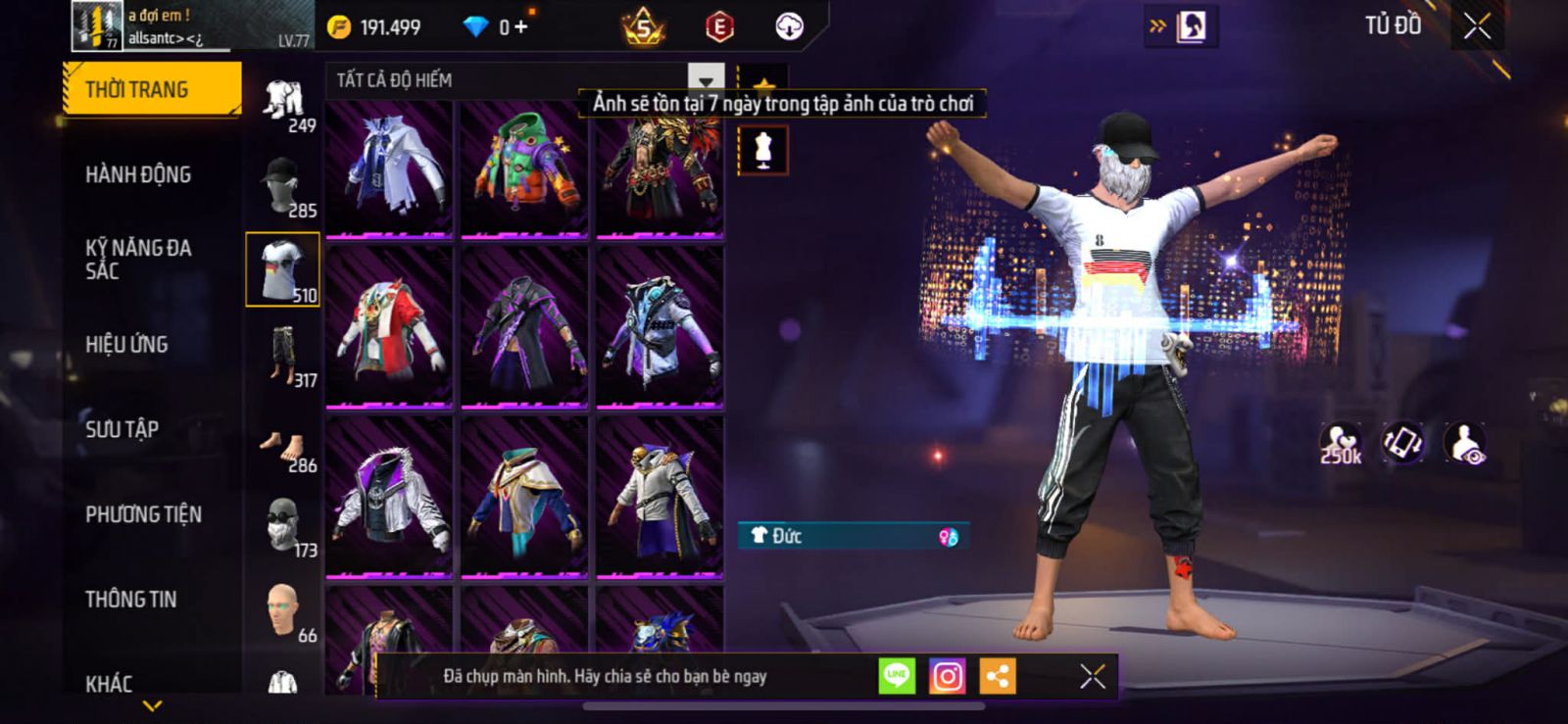Switch to the Hành Động section
1568x724 pixels.
point(138,174)
